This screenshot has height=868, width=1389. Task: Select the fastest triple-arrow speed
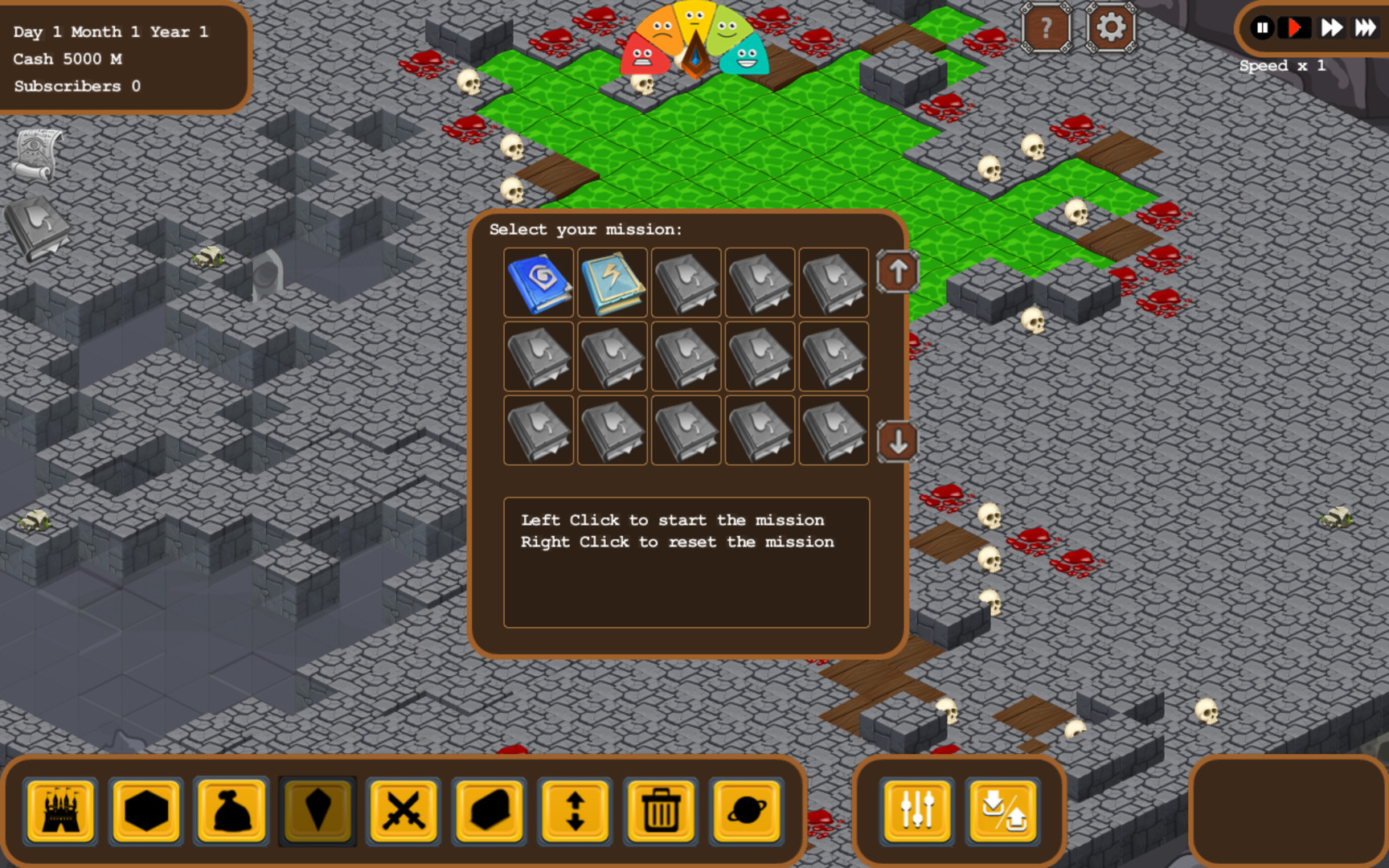[x=1366, y=28]
